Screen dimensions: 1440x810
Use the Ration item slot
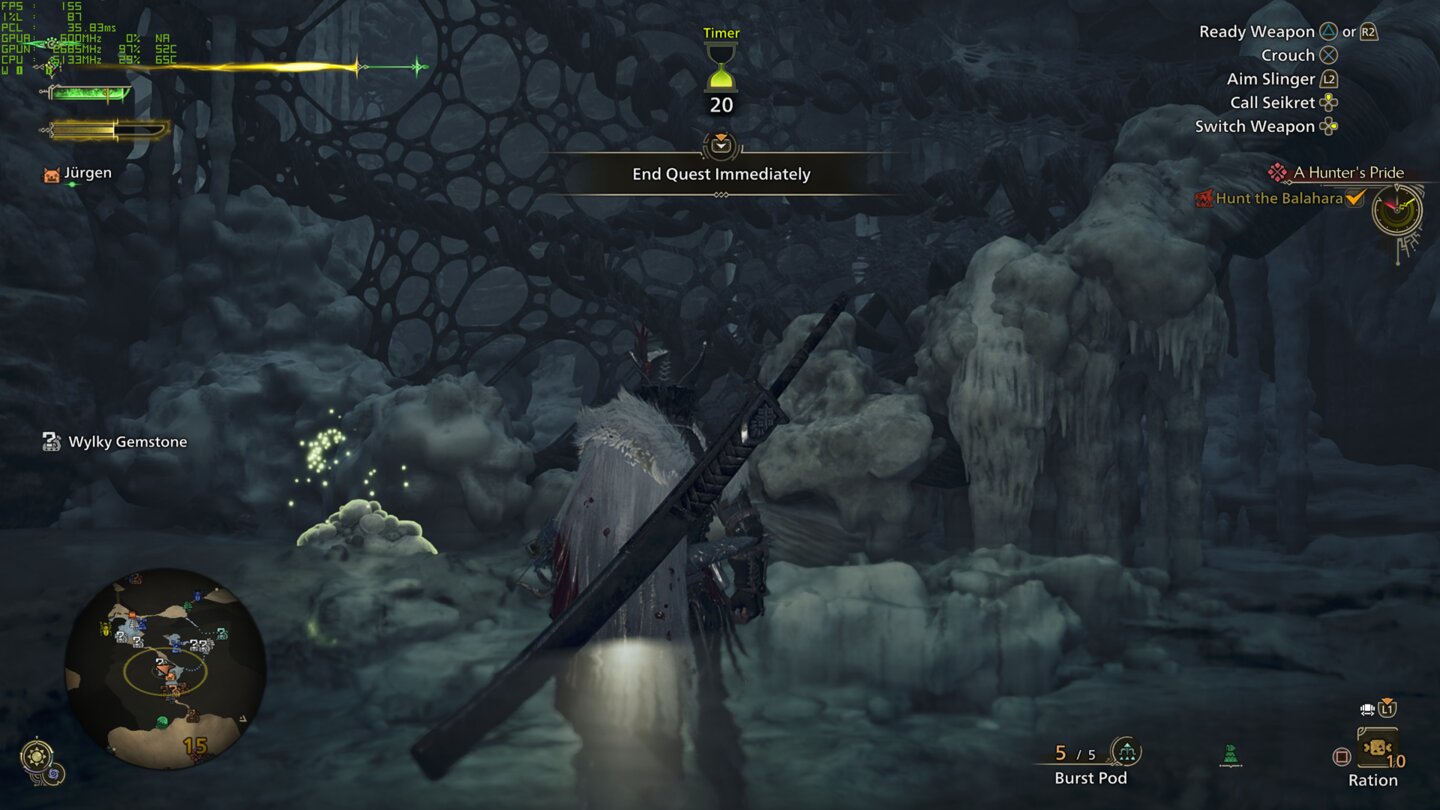pyautogui.click(x=1377, y=755)
